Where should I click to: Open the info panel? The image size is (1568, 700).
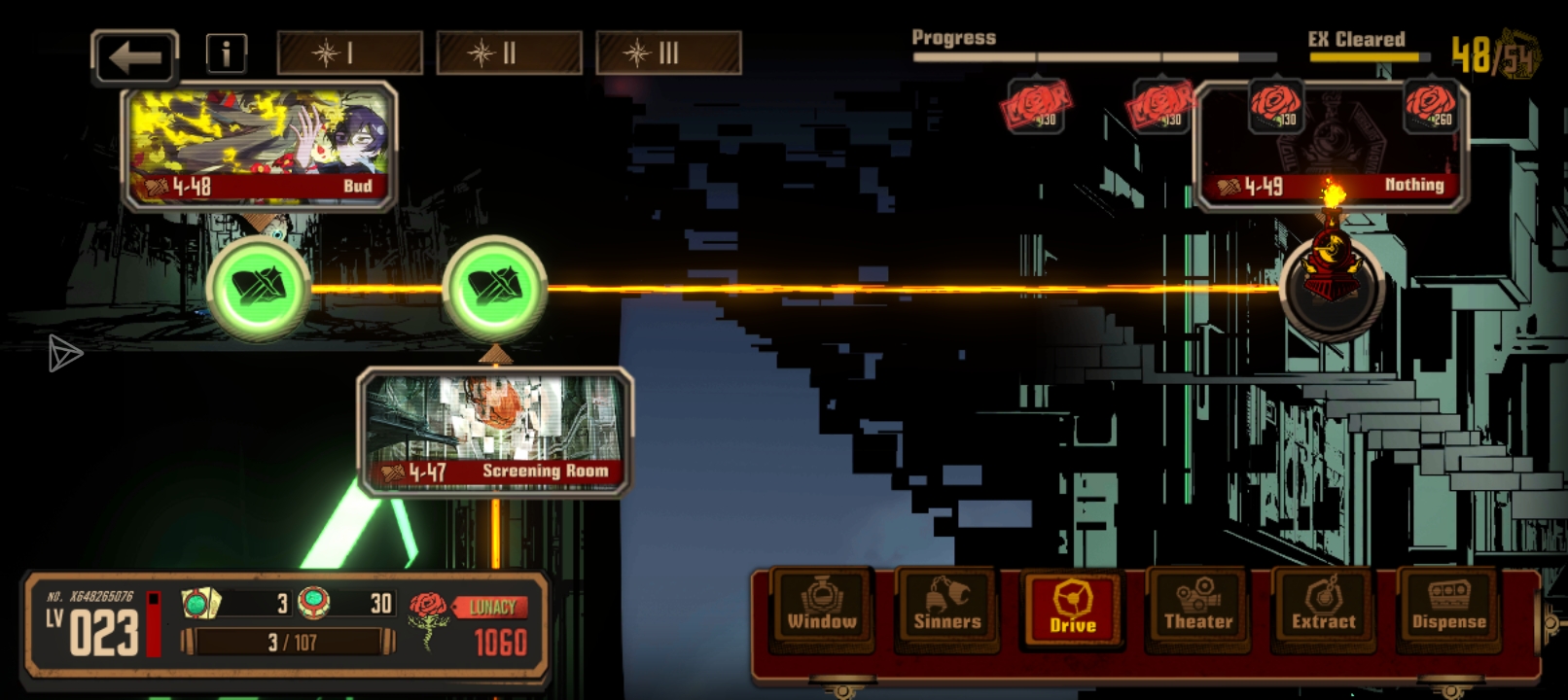(226, 53)
